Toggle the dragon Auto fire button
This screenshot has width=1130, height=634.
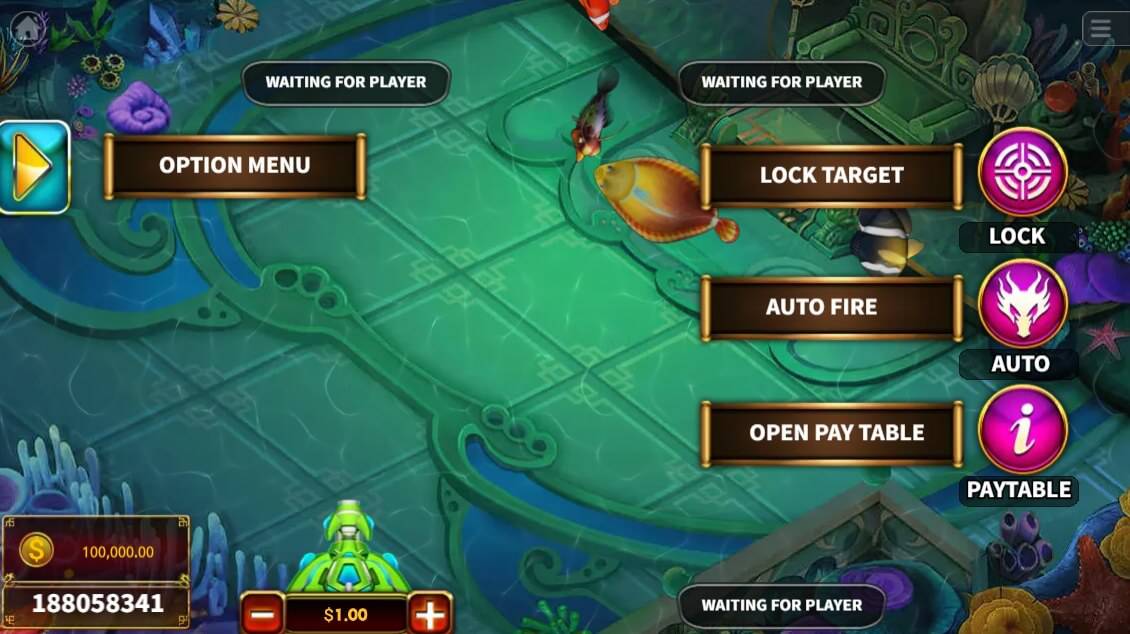pos(1022,303)
